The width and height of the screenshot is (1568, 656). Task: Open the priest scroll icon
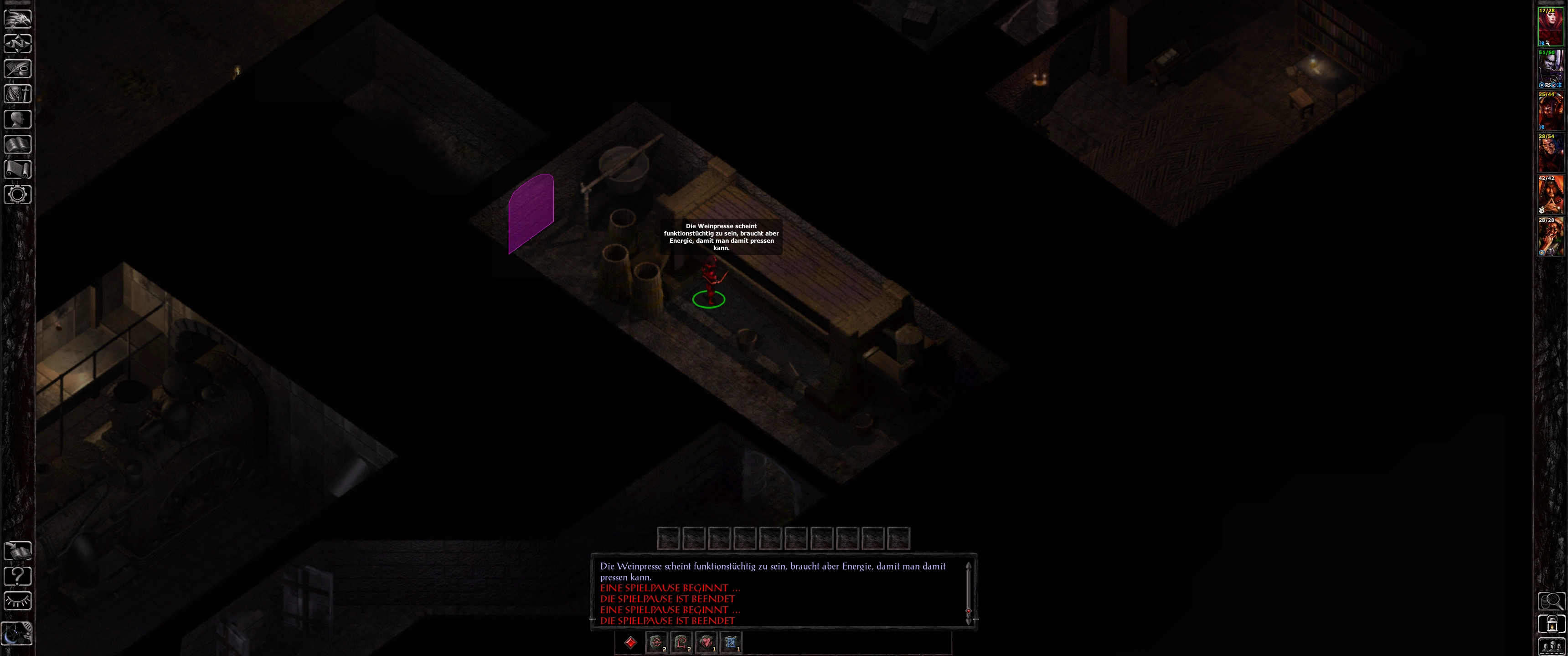click(18, 169)
